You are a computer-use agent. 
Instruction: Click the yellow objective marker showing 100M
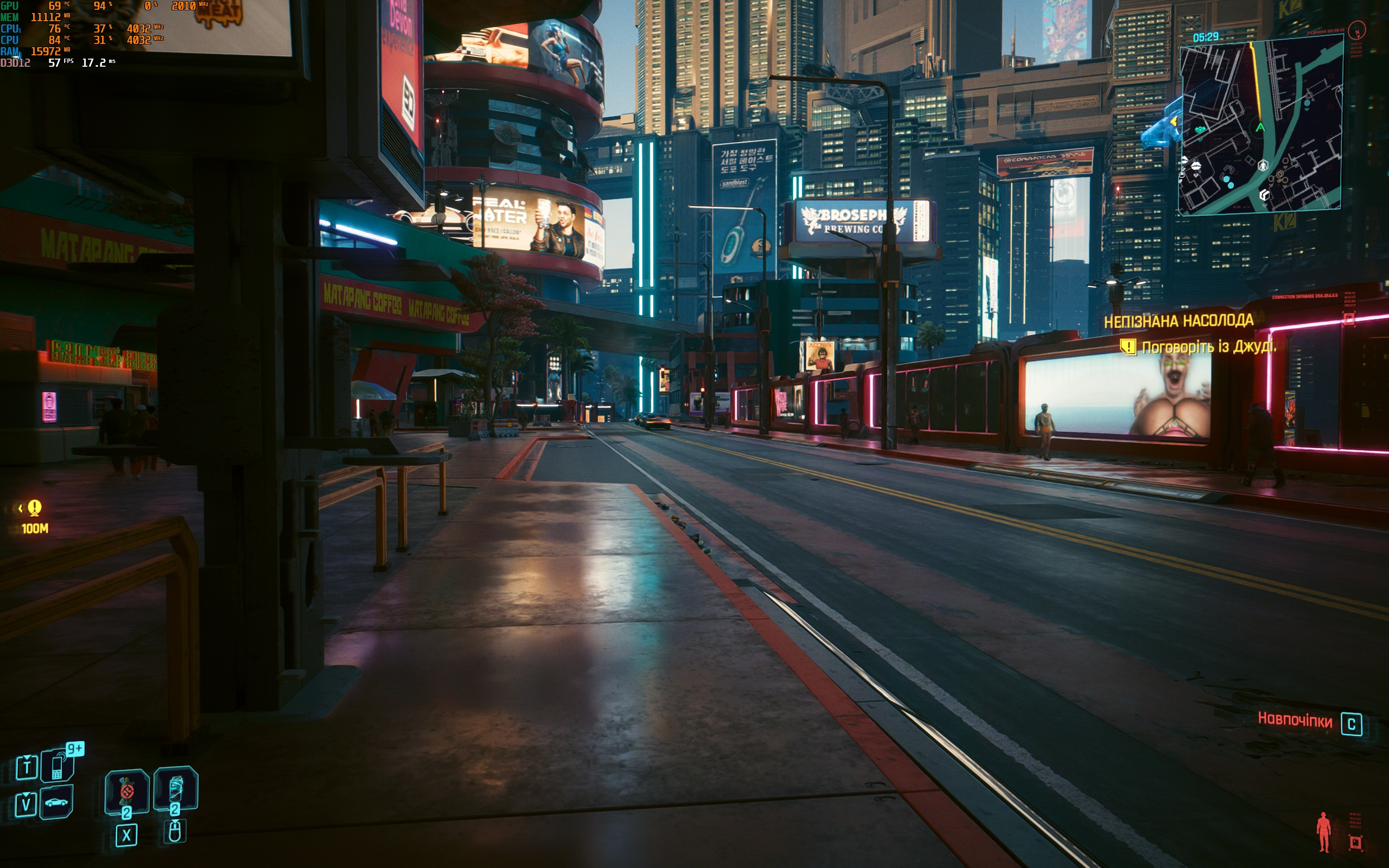34,507
